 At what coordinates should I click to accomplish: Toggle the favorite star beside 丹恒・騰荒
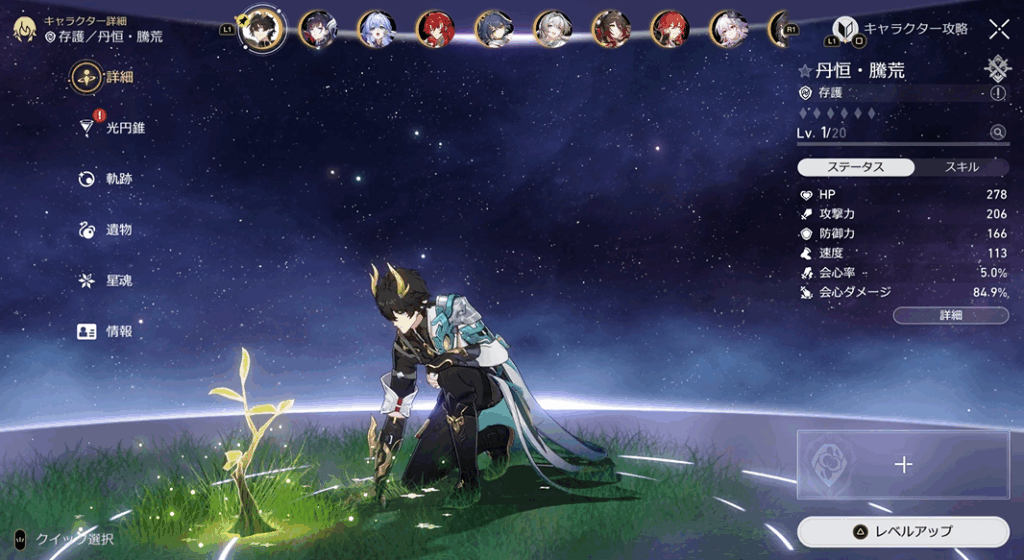click(x=804, y=71)
